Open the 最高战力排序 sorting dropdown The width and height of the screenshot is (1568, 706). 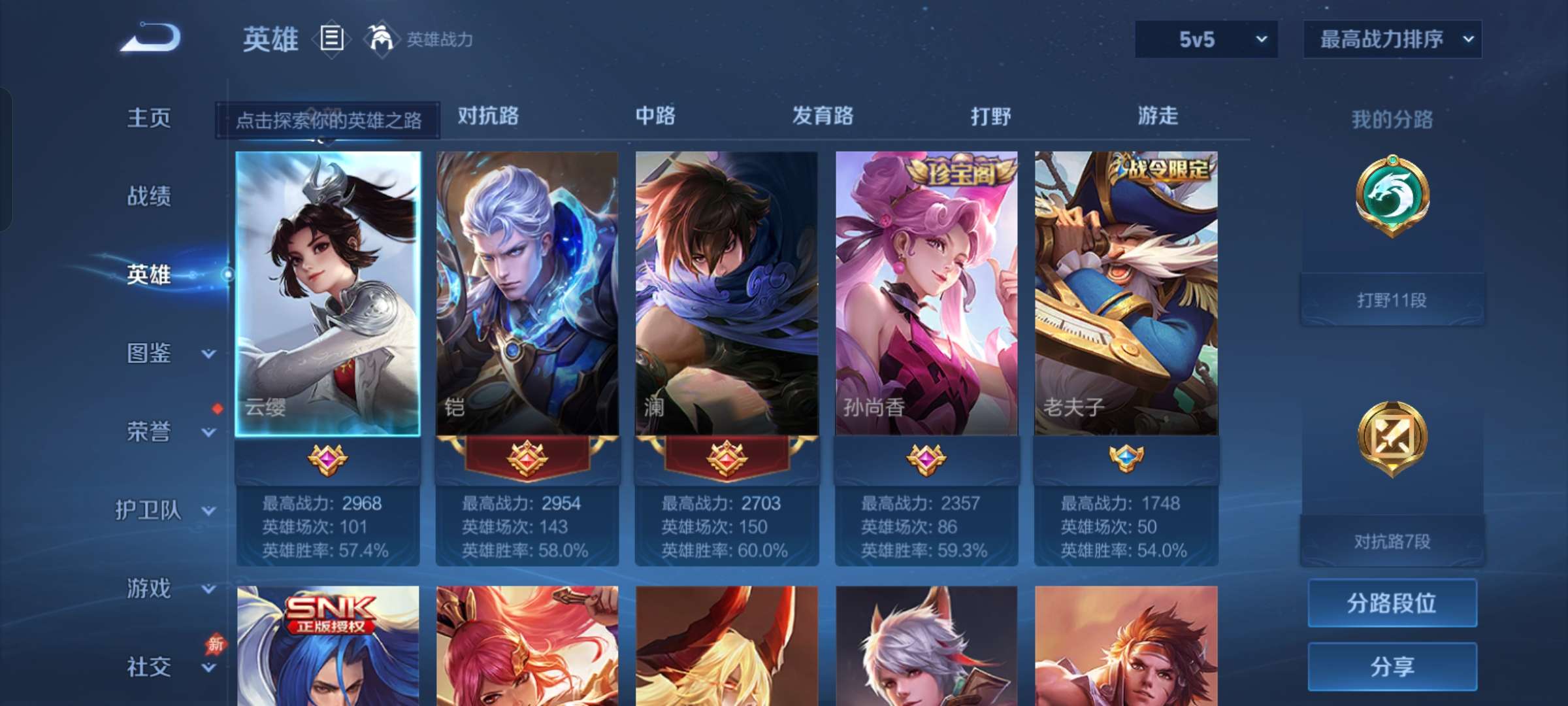click(x=1392, y=39)
